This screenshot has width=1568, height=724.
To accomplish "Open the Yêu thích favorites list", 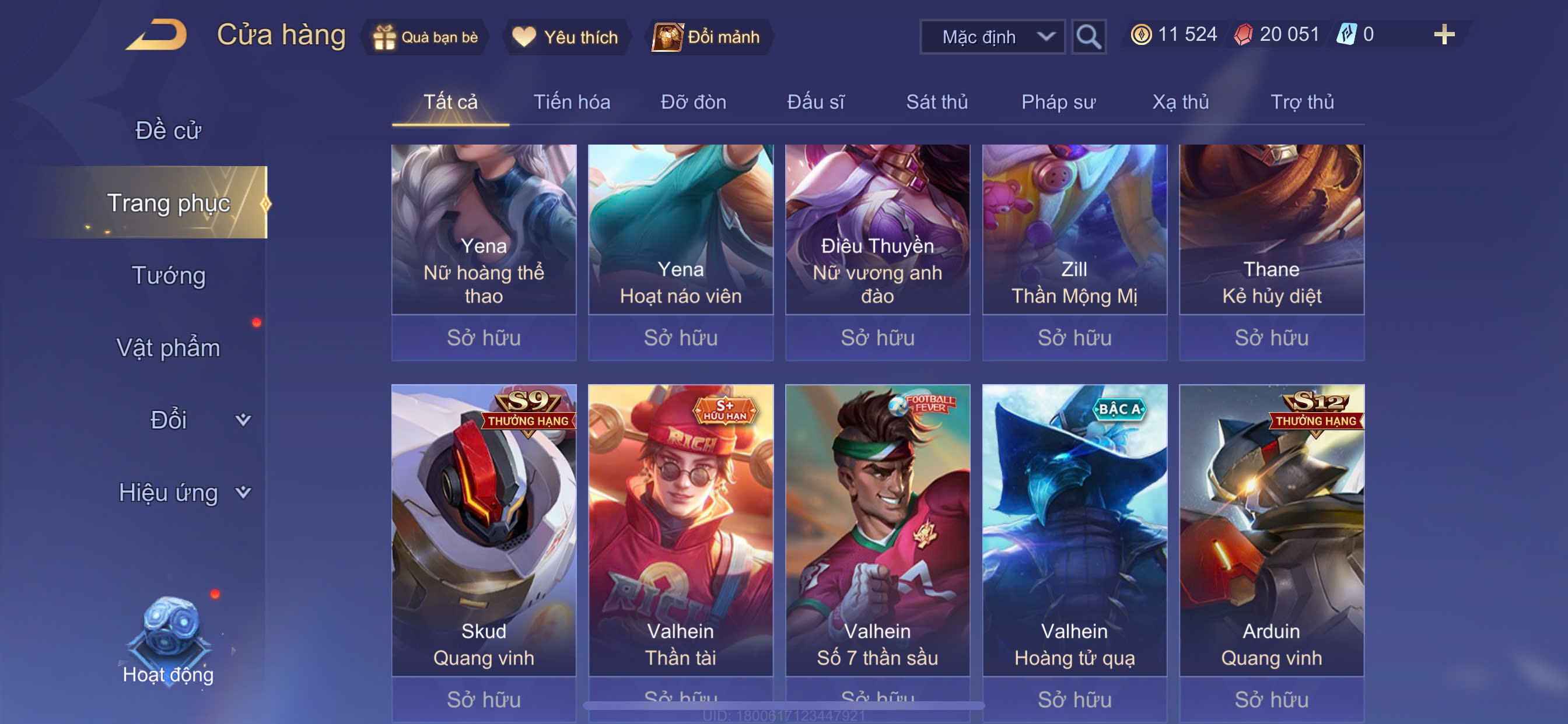I will (565, 37).
